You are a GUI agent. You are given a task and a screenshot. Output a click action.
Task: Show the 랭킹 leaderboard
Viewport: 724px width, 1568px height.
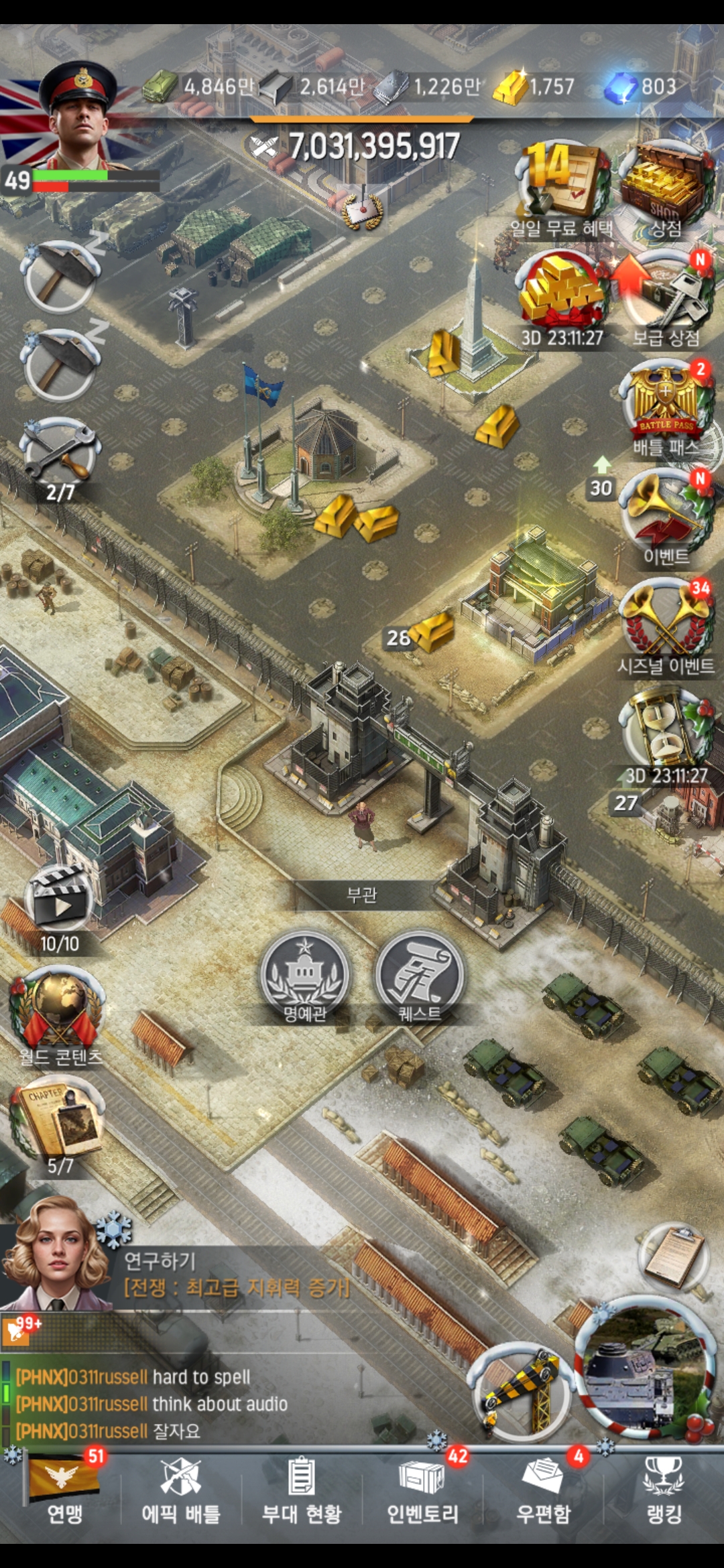point(664,1491)
